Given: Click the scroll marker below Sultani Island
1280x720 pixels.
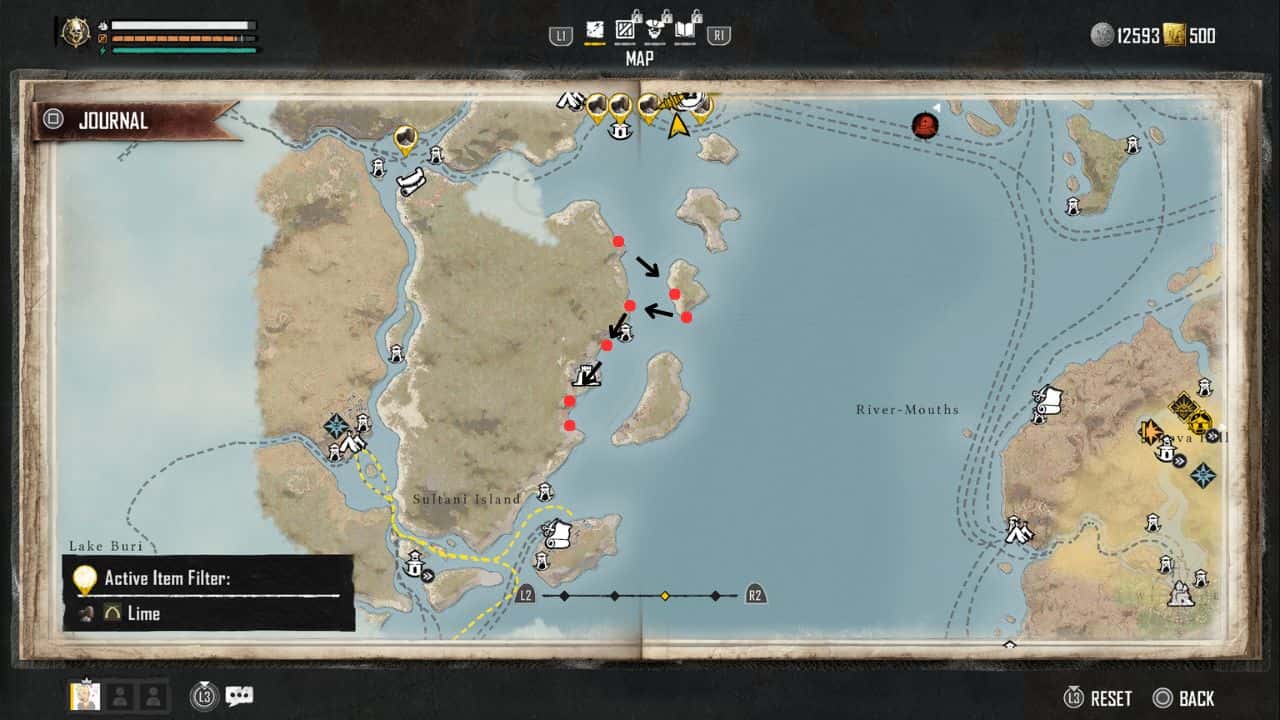Looking at the screenshot, I should 560,533.
